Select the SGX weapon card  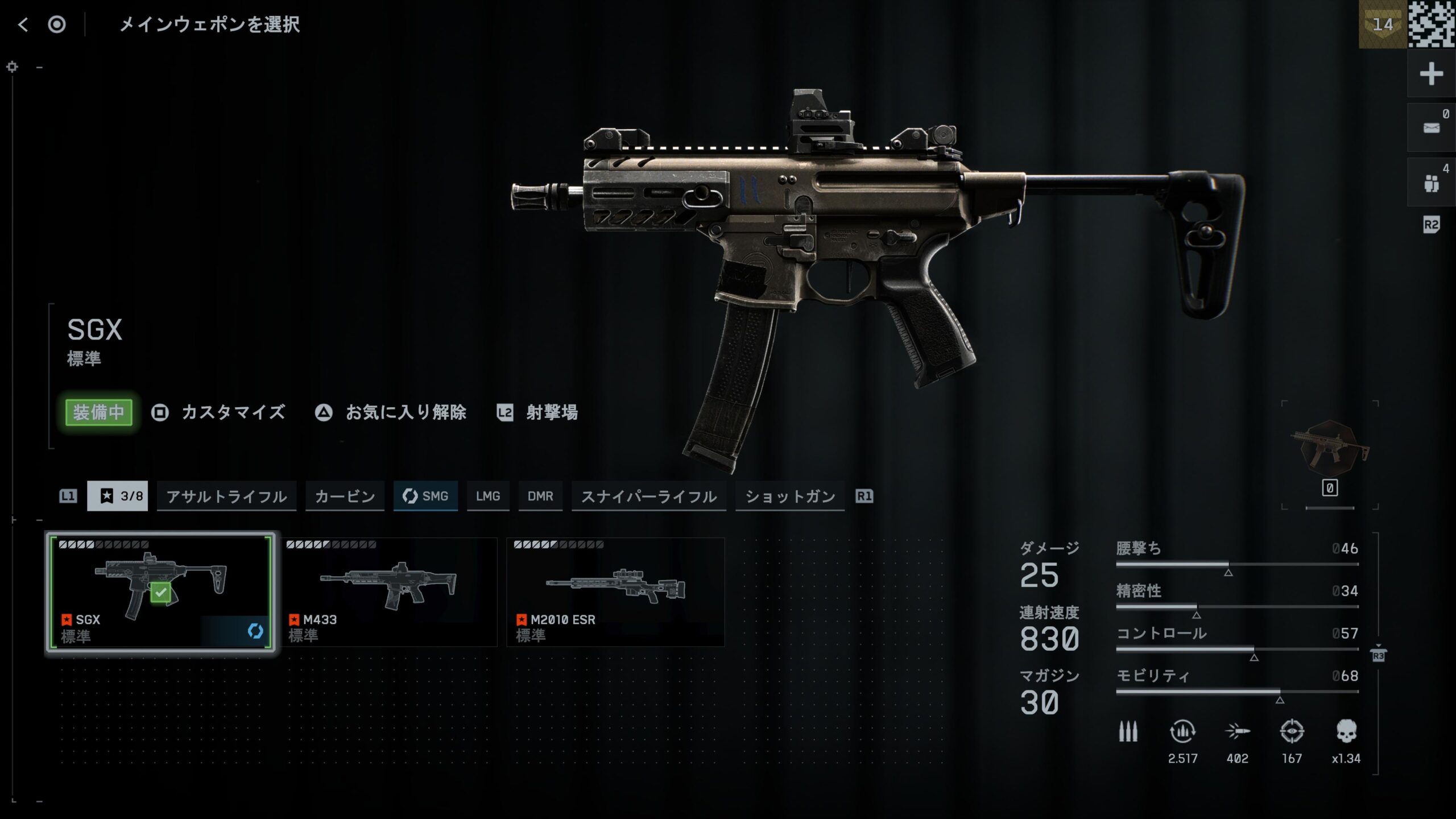[x=160, y=591]
